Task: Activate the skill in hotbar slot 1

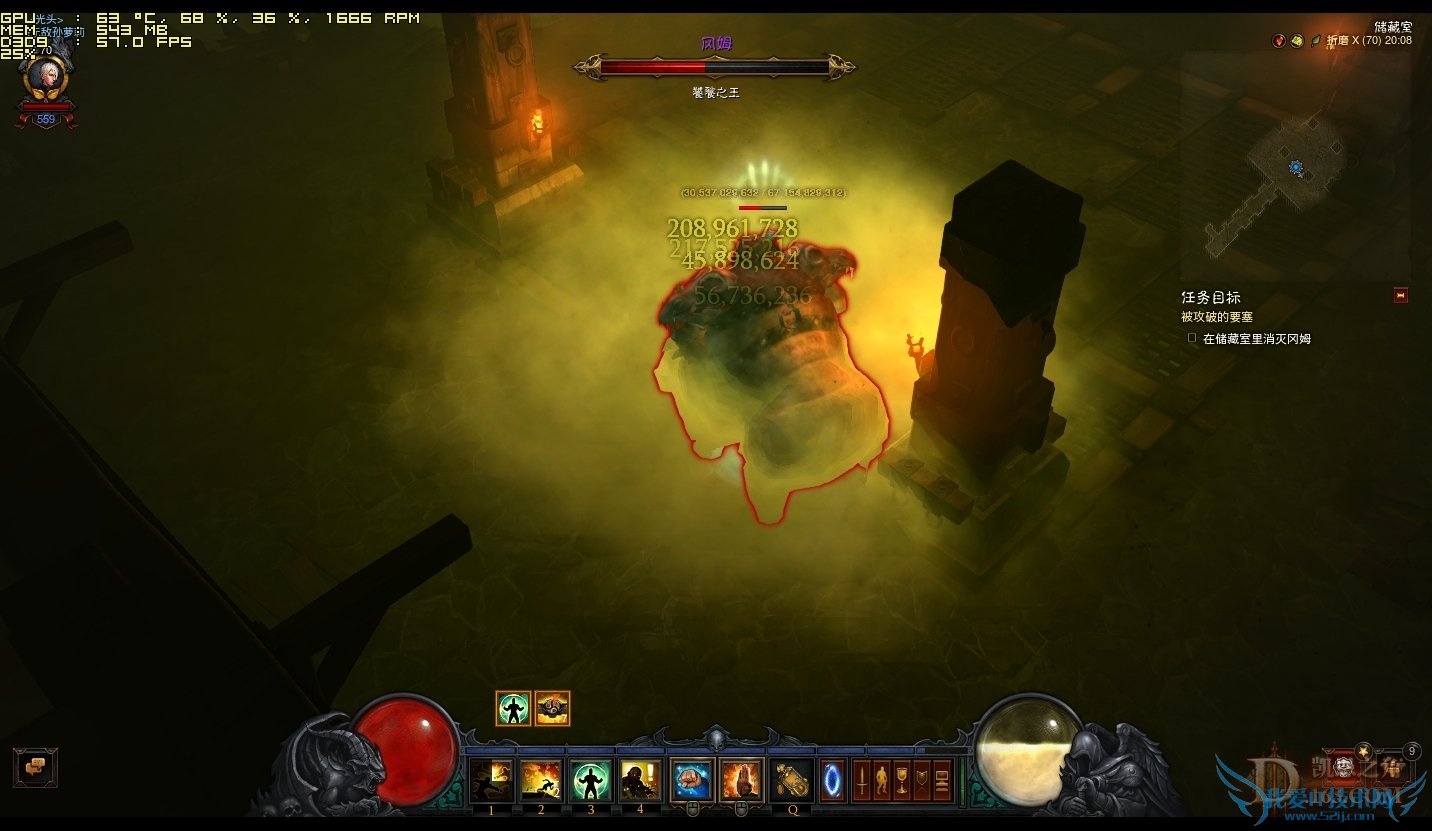Action: coord(492,781)
